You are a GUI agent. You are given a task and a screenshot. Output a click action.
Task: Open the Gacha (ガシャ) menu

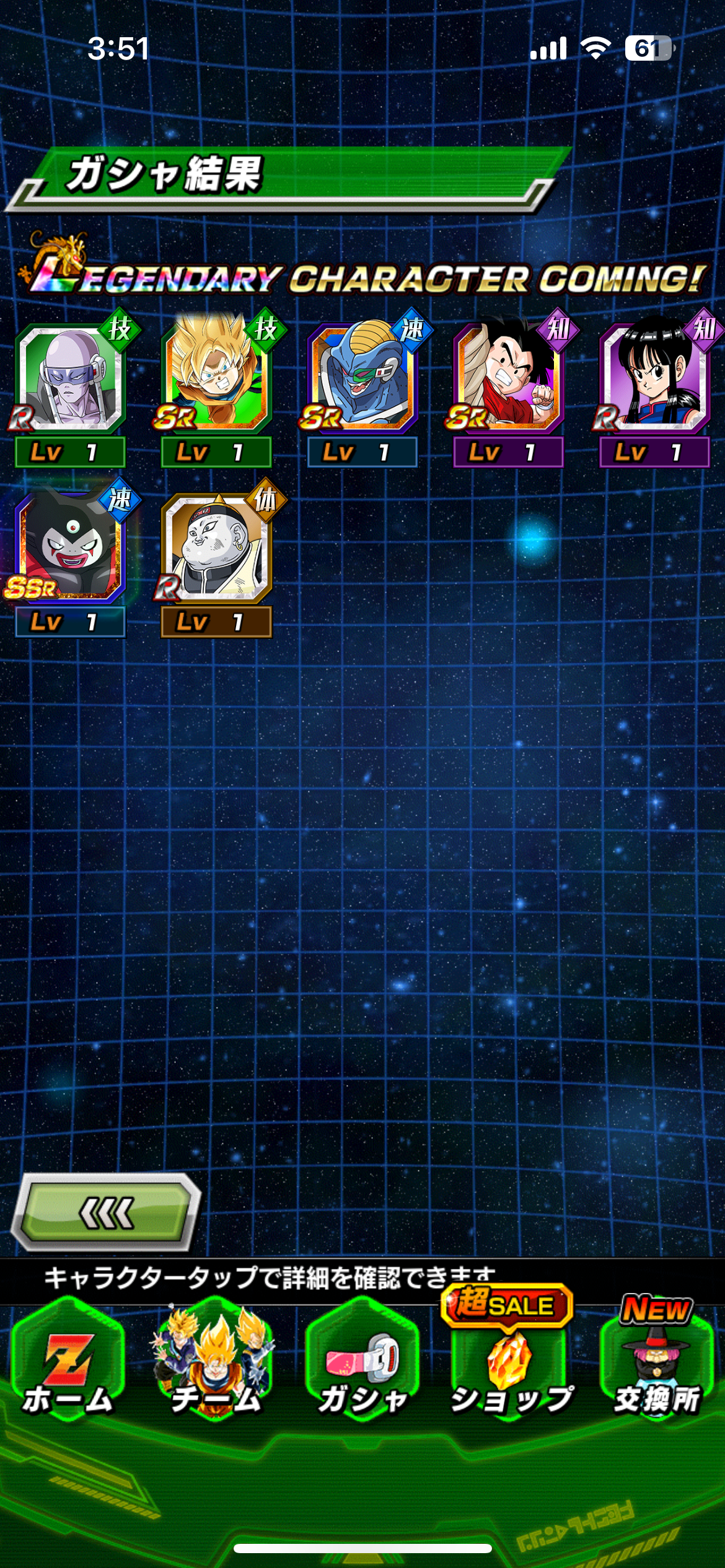(362, 1370)
